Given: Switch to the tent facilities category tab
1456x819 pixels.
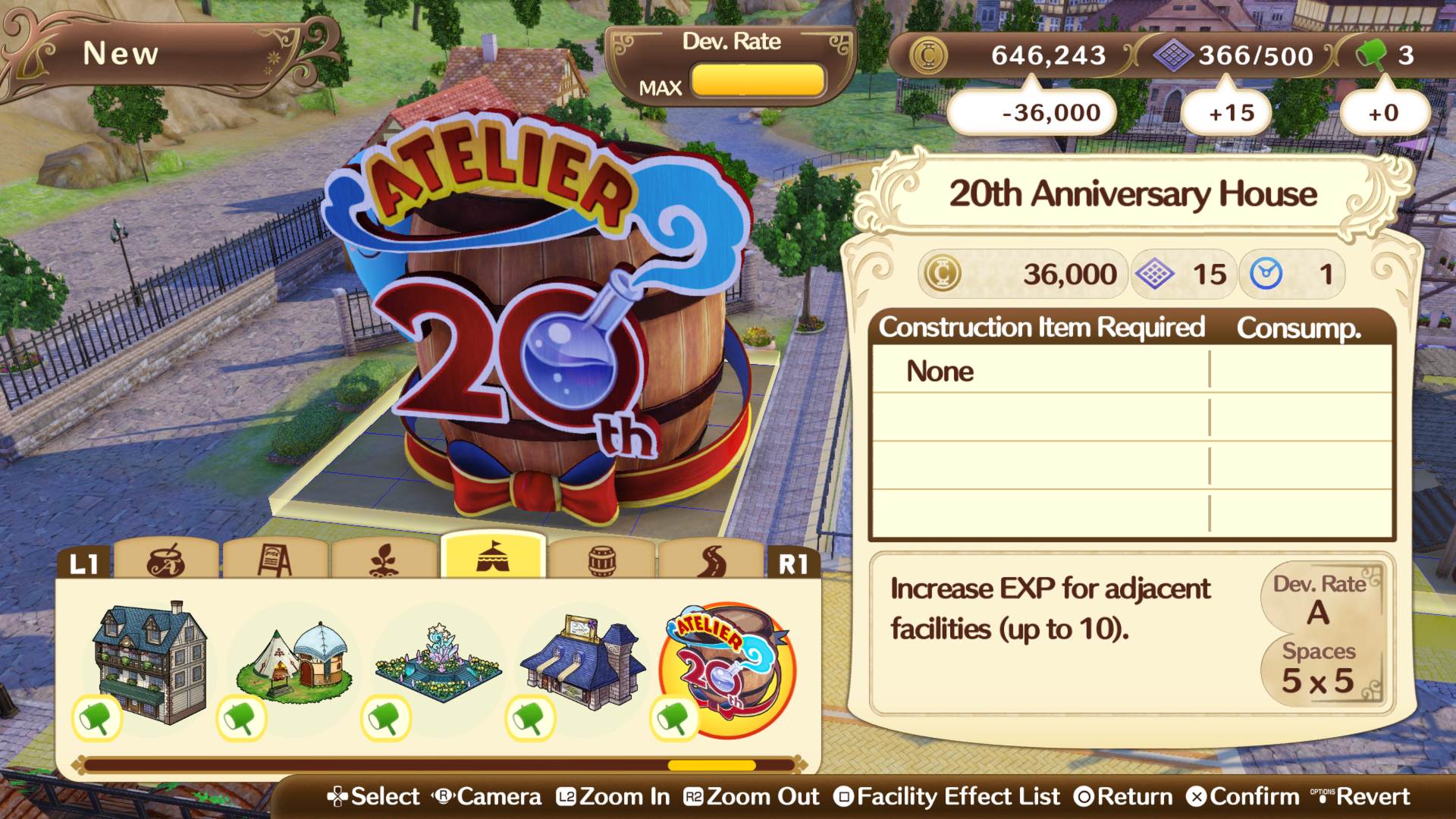Looking at the screenshot, I should pos(494,559).
